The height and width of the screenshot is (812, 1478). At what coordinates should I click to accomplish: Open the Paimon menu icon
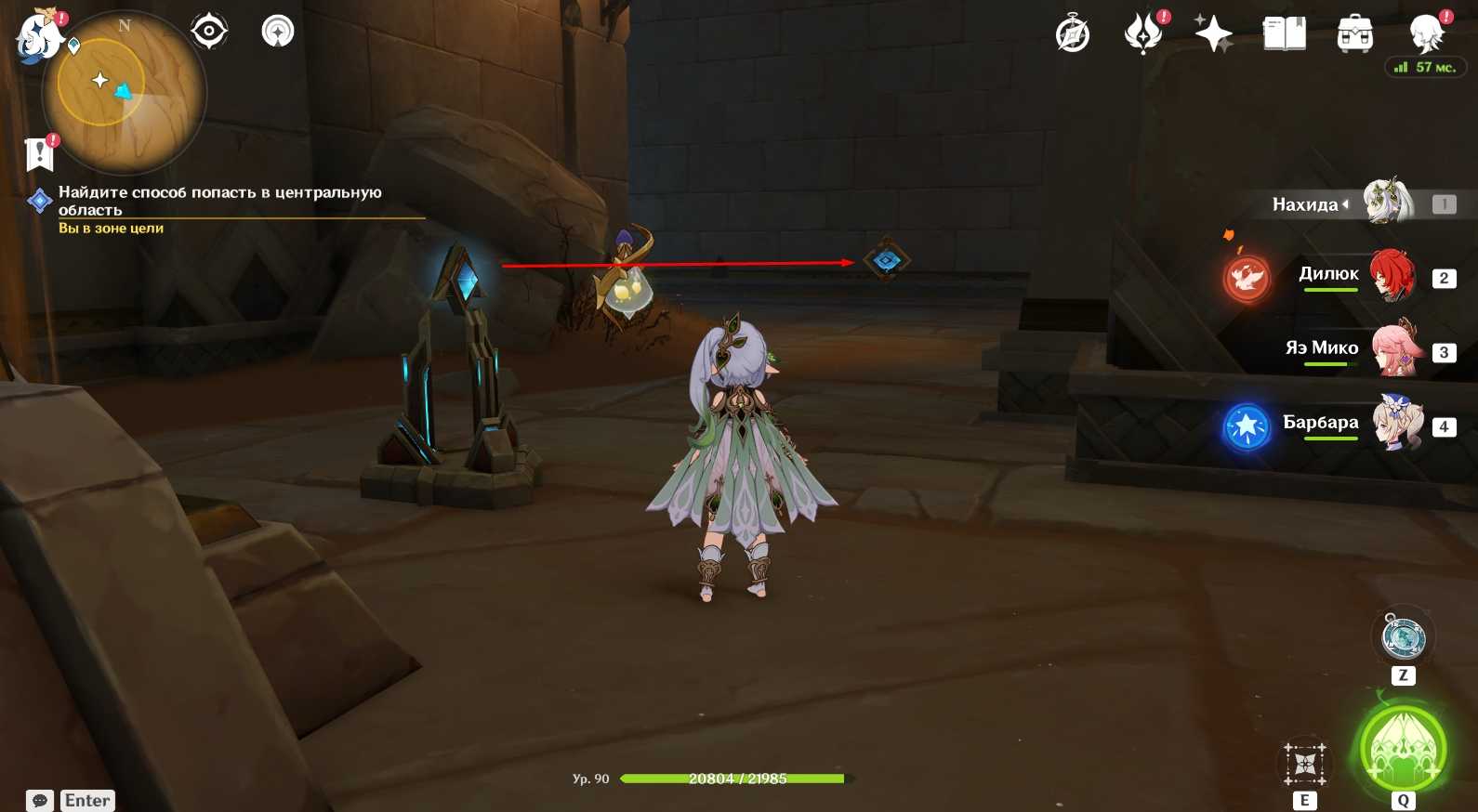(x=39, y=37)
